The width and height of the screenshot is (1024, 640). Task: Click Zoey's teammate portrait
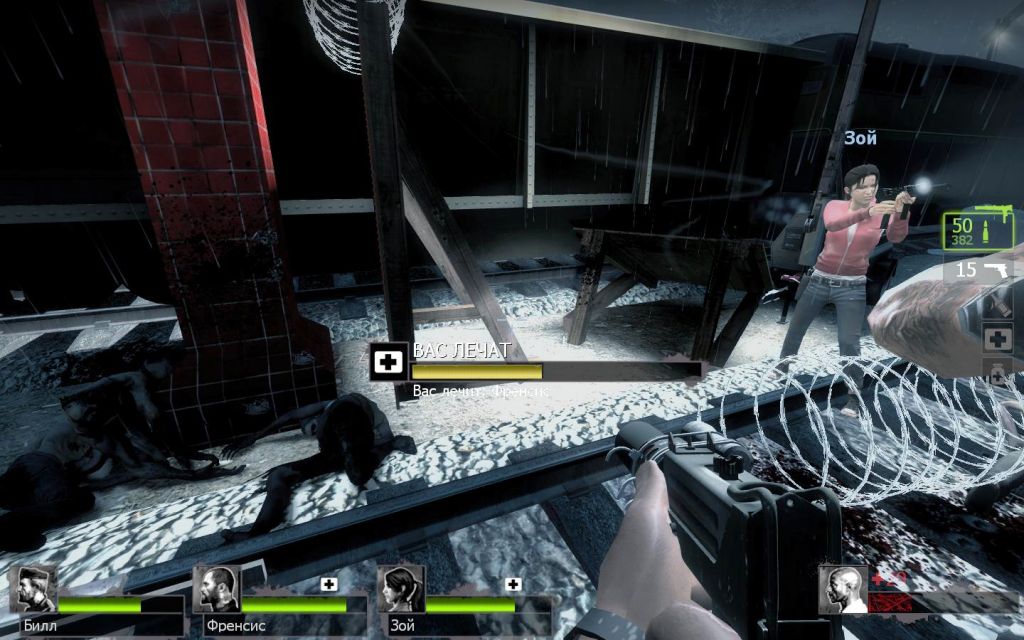coord(400,589)
